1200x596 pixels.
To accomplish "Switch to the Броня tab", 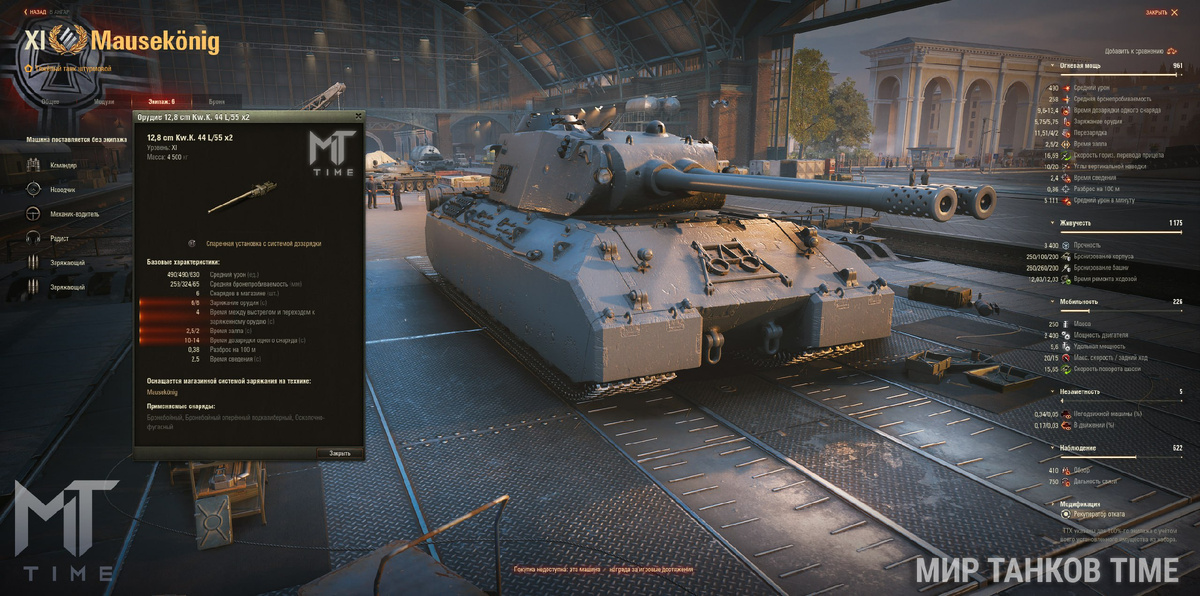I will pyautogui.click(x=216, y=102).
